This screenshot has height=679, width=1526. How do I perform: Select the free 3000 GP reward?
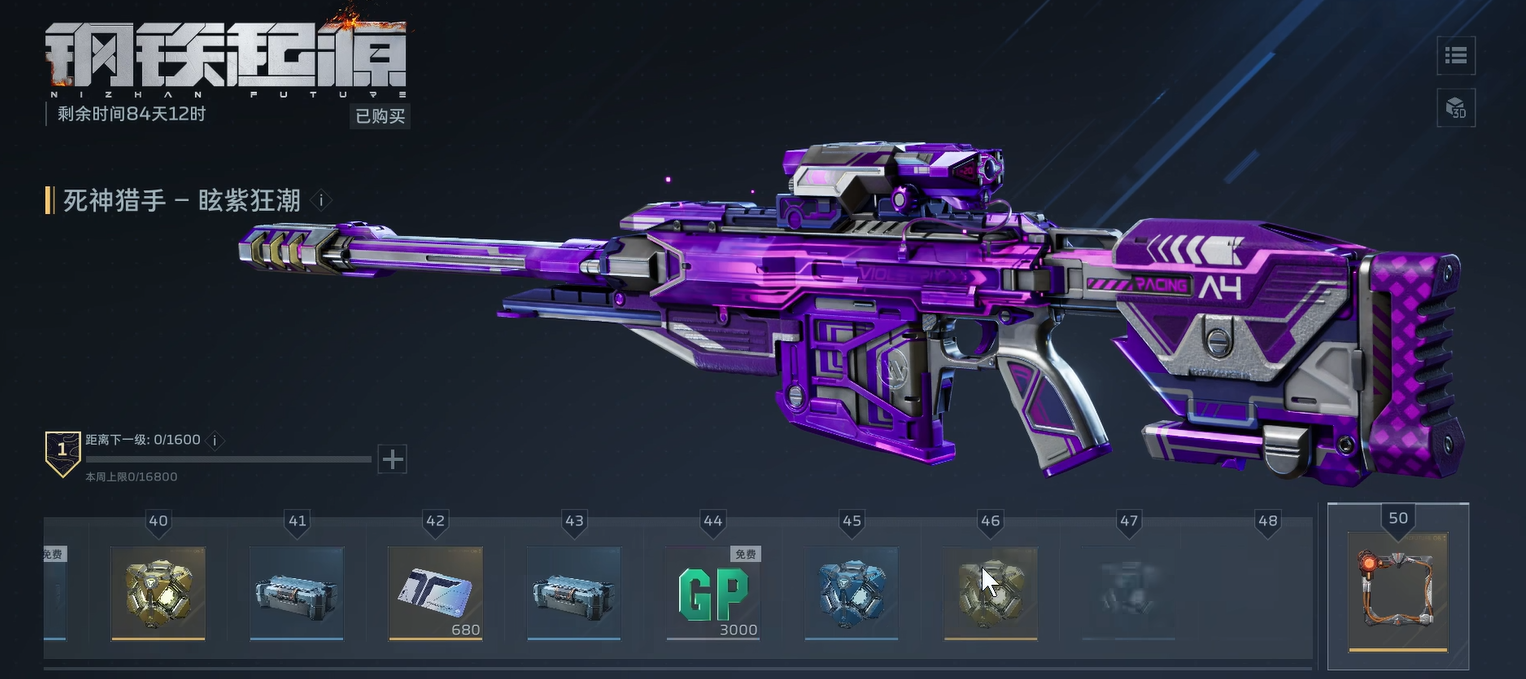[713, 592]
